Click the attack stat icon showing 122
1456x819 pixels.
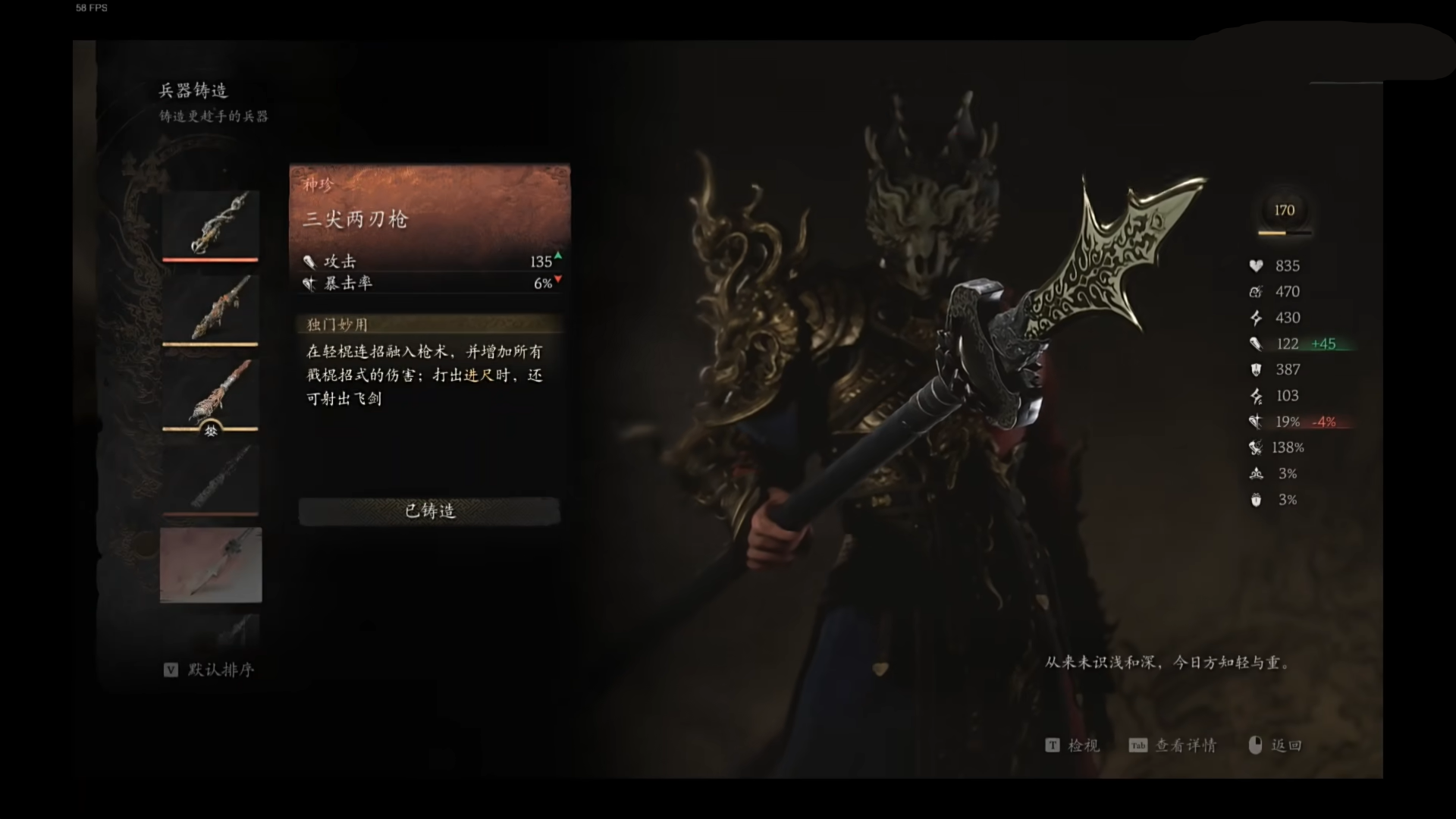pyautogui.click(x=1257, y=344)
